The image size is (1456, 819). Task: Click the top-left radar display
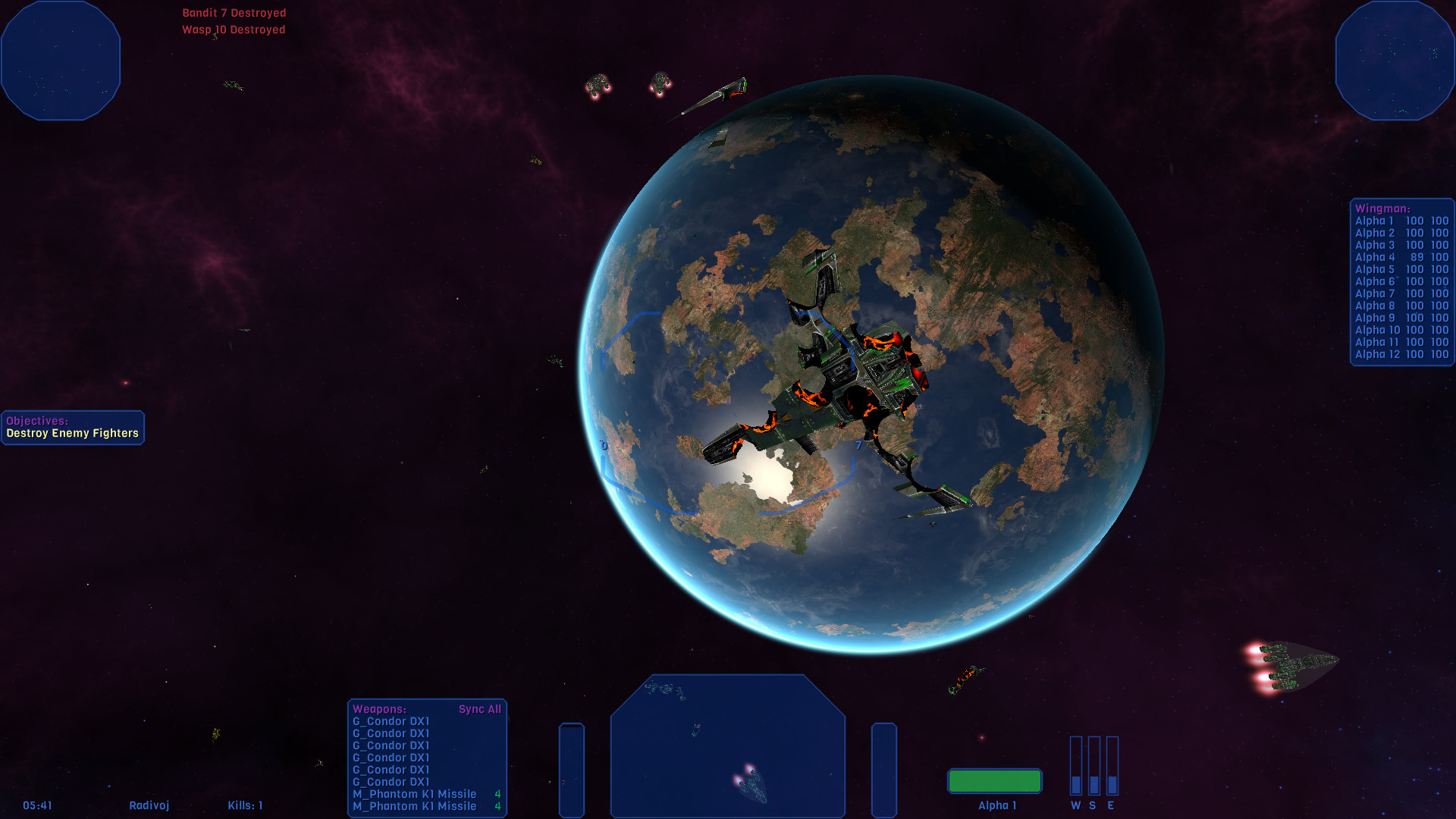pyautogui.click(x=61, y=59)
